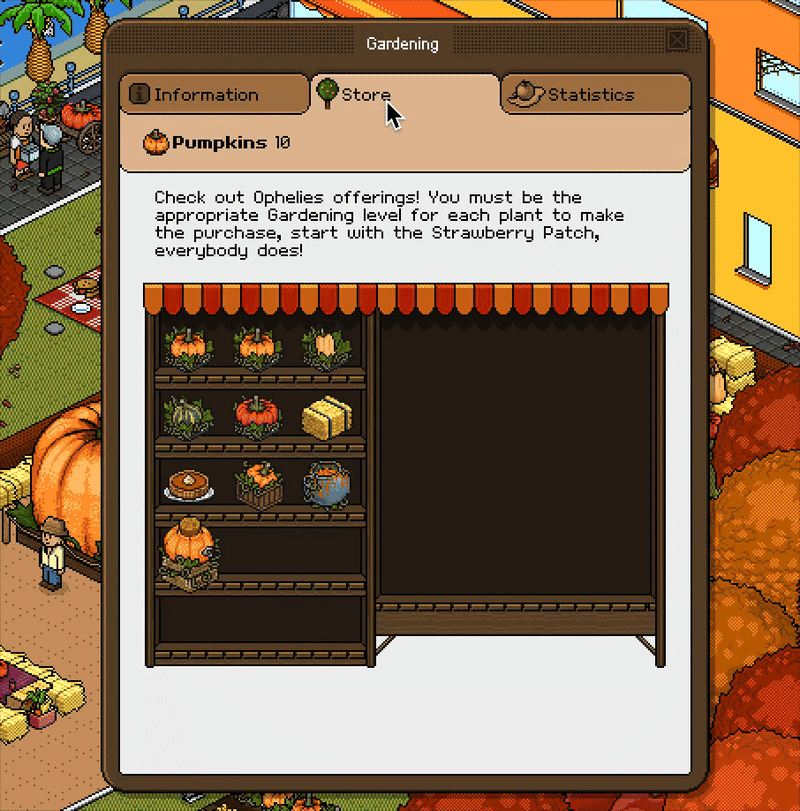Close the Gardening window

click(677, 41)
